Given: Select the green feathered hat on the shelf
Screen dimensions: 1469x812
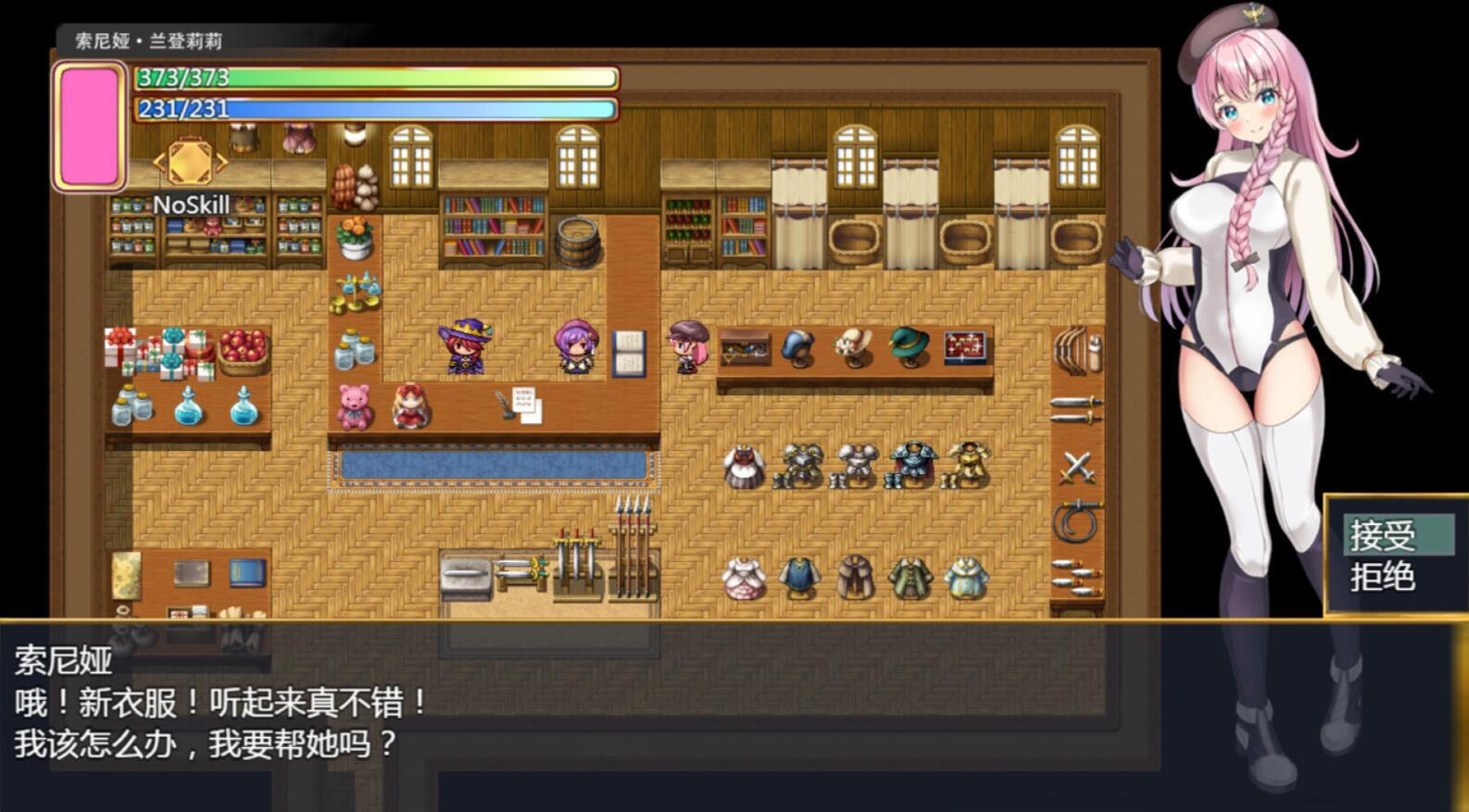Looking at the screenshot, I should click(x=910, y=345).
